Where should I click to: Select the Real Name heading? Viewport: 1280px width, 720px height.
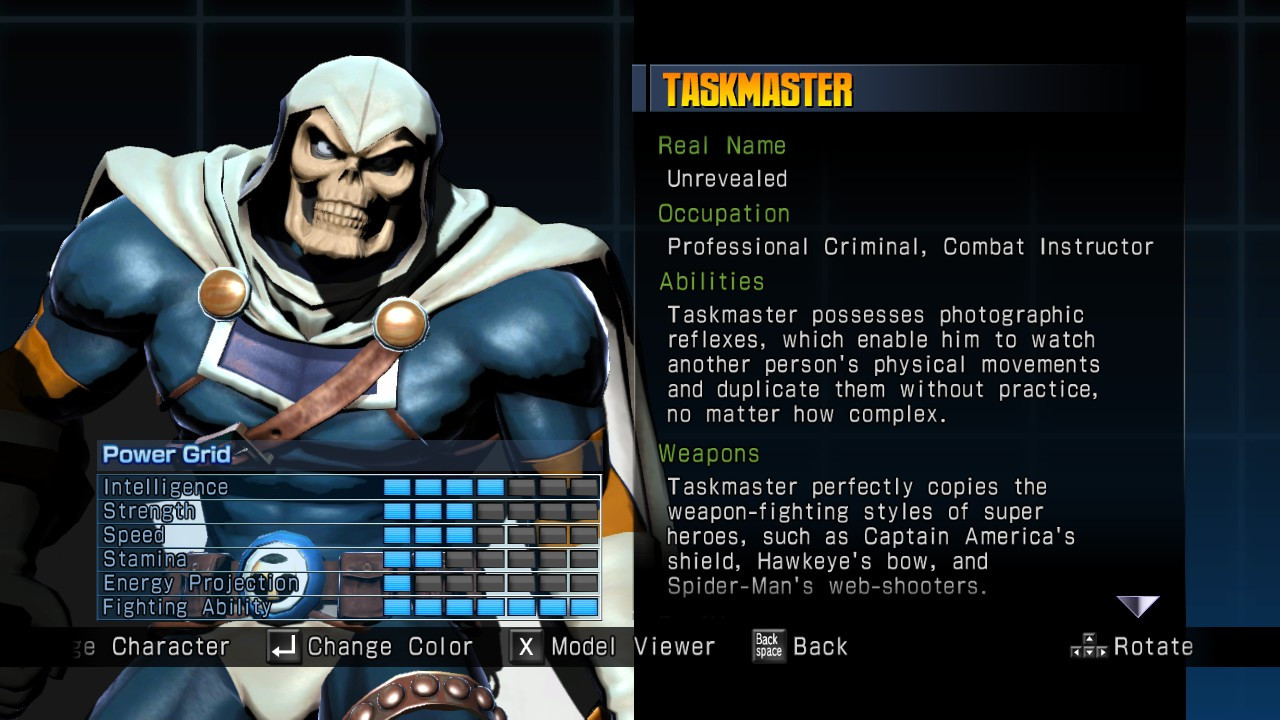(721, 145)
